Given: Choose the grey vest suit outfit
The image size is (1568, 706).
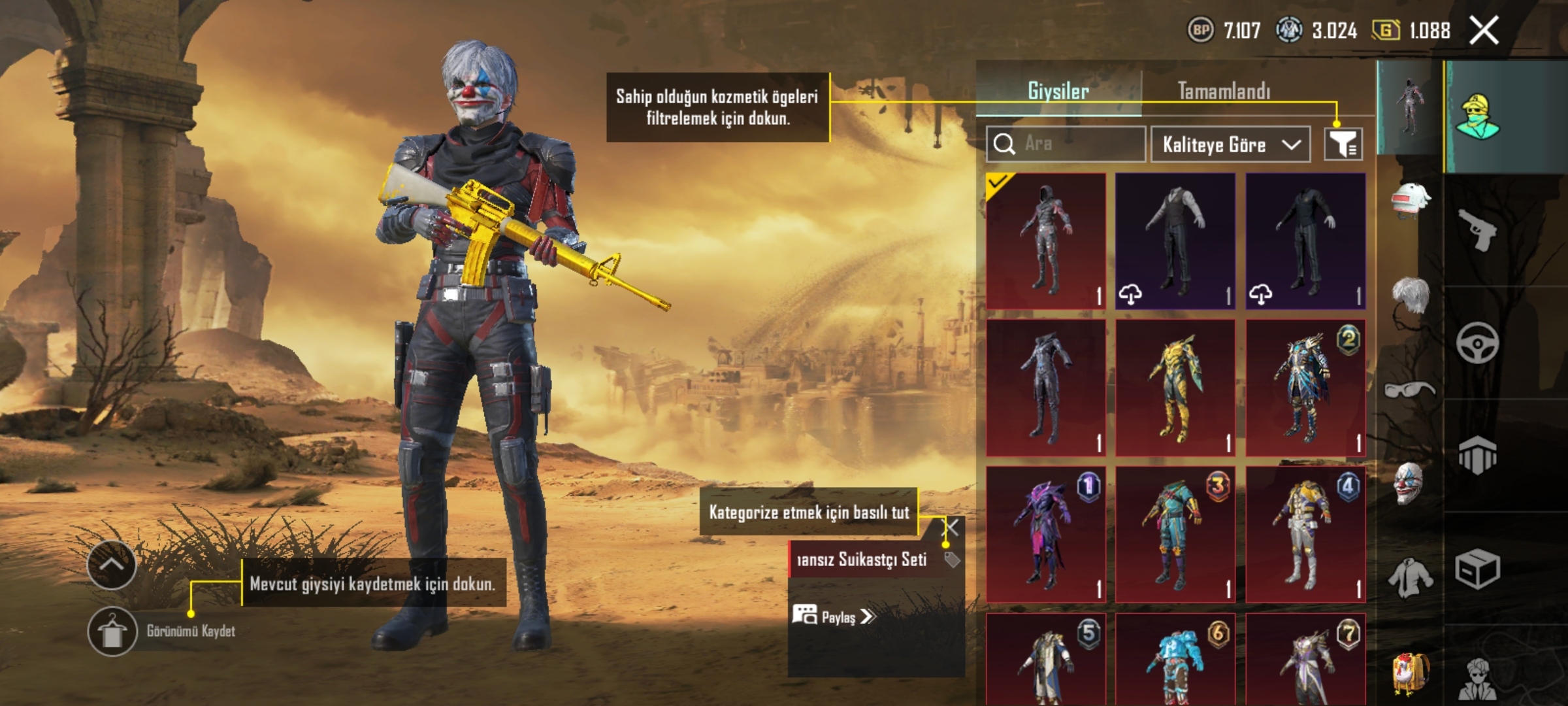Looking at the screenshot, I should 1175,241.
